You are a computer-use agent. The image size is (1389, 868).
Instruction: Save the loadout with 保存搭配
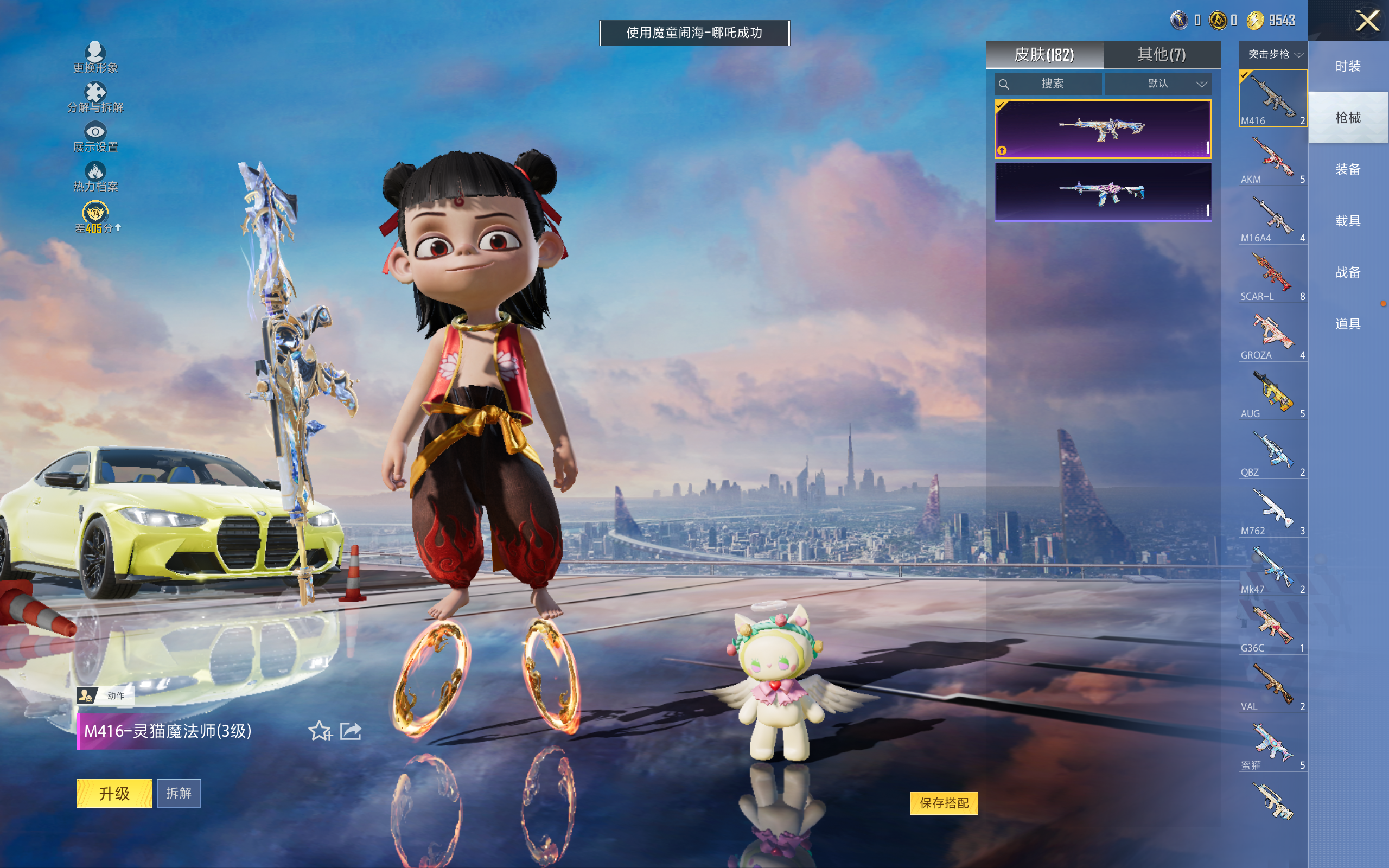coord(944,803)
